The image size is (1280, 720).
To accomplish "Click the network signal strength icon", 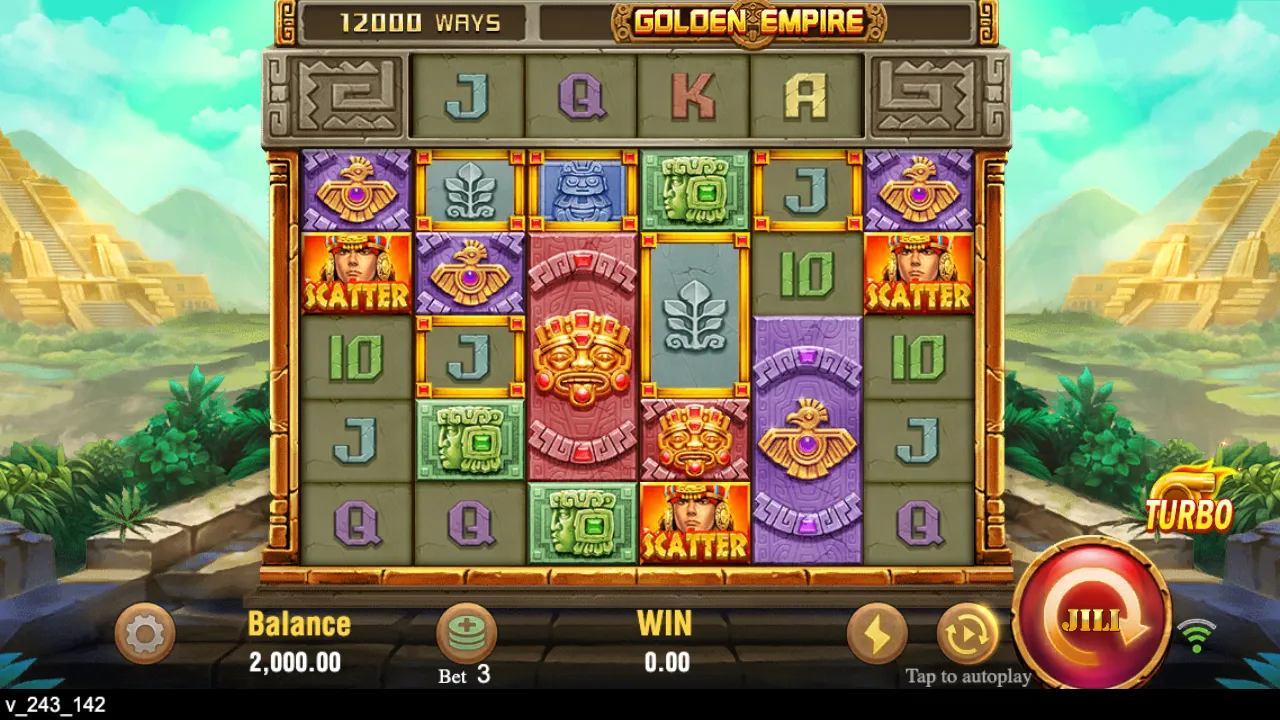I will coord(1196,636).
